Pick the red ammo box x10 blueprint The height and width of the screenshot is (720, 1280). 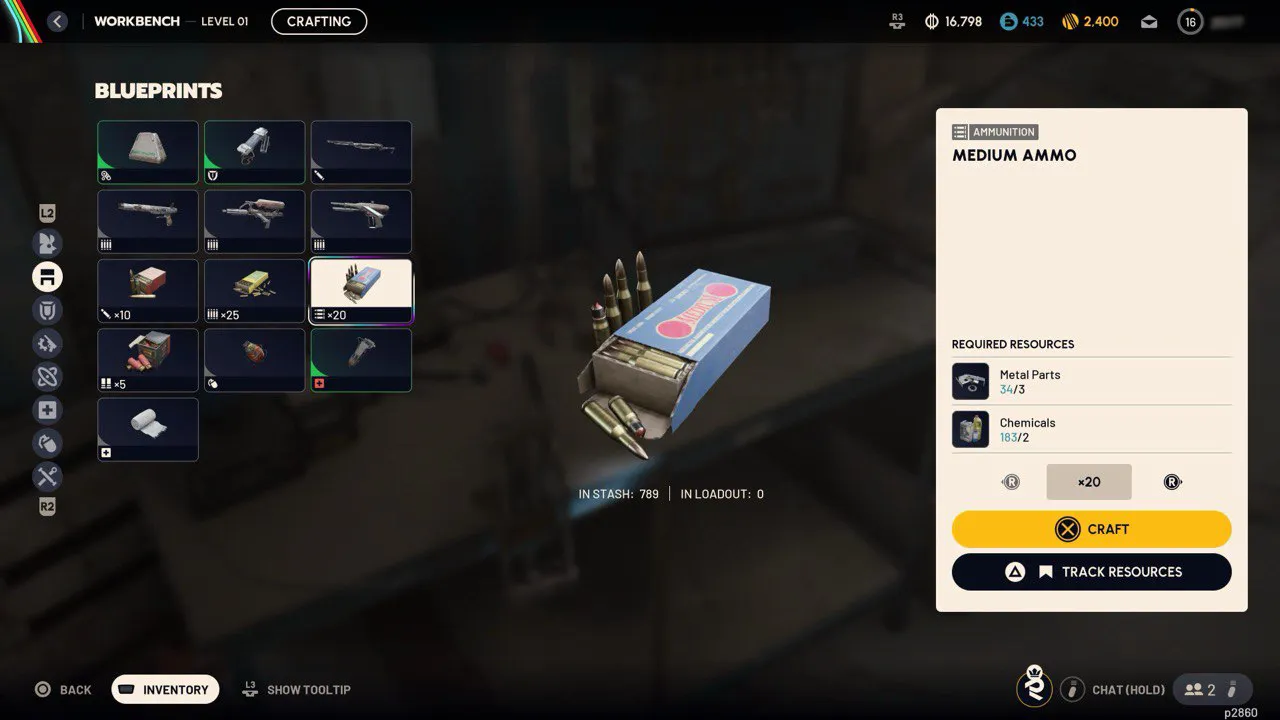pos(147,290)
